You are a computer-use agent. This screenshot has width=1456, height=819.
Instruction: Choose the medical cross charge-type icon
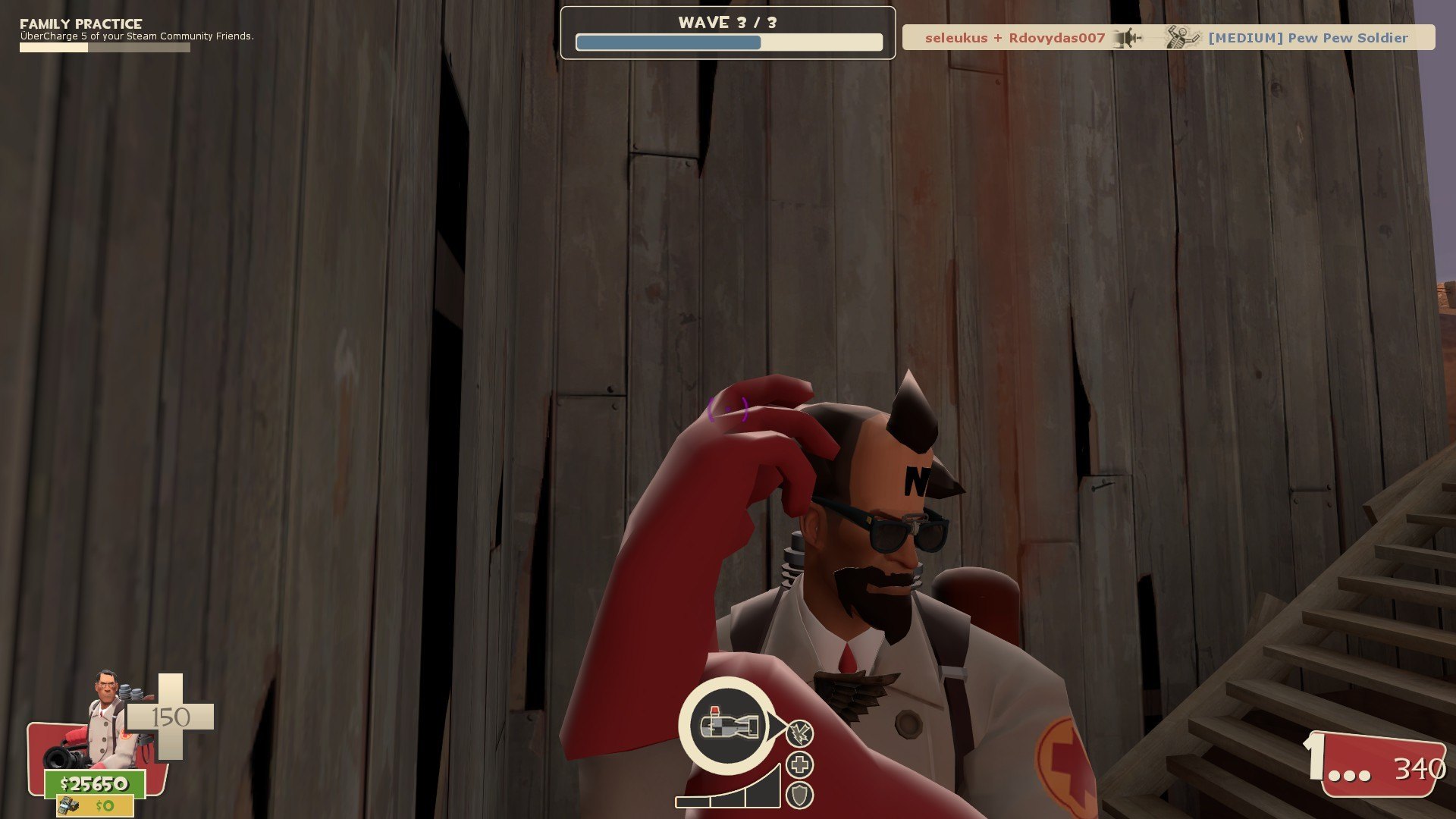pyautogui.click(x=799, y=764)
